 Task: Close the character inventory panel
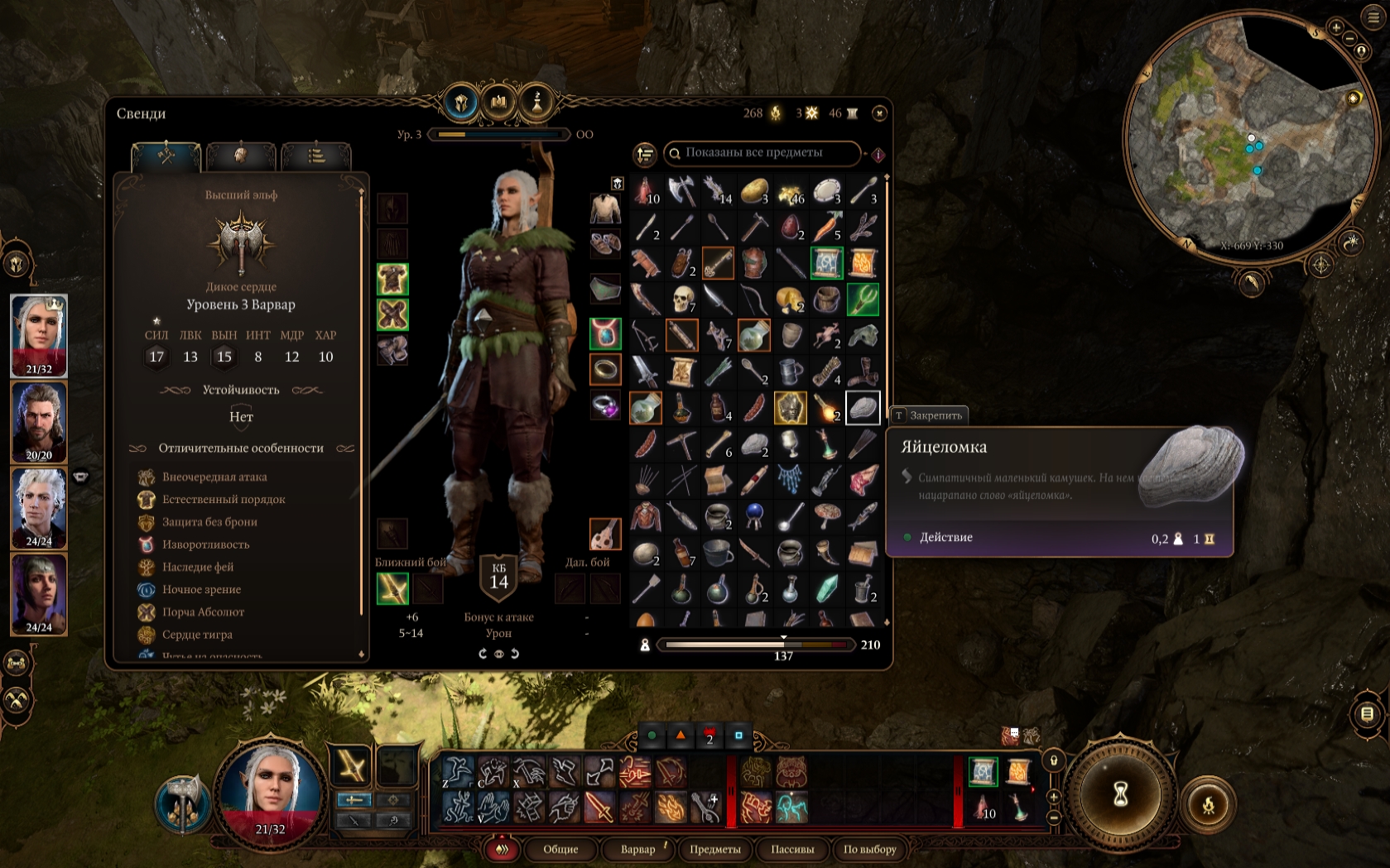[879, 113]
